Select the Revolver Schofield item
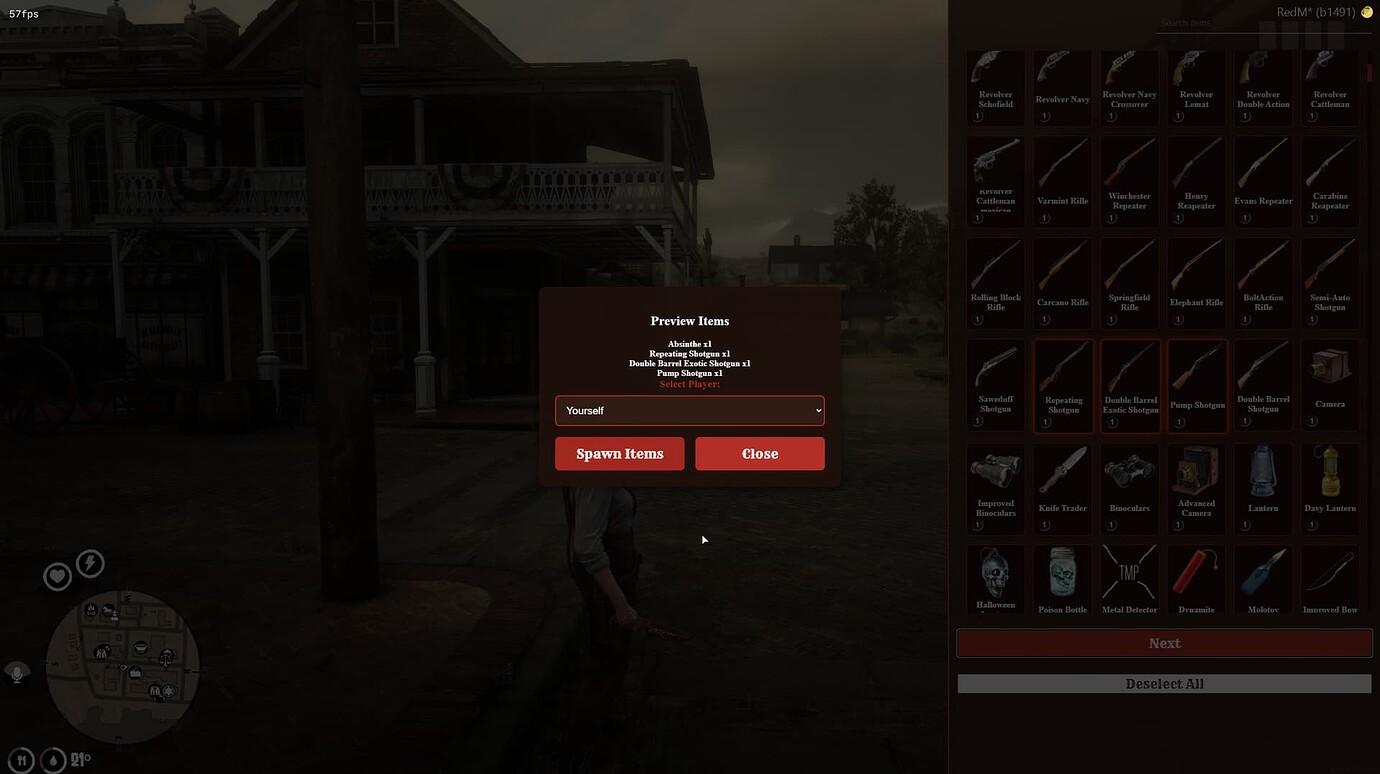The width and height of the screenshot is (1380, 774). point(995,80)
